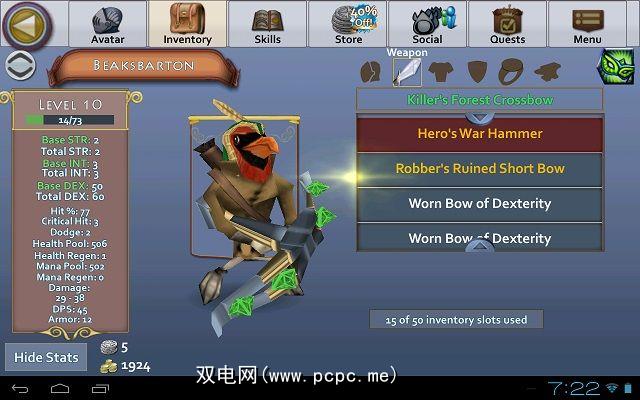The width and height of the screenshot is (640, 400).
Task: Open the Menu tab
Action: coord(587,25)
